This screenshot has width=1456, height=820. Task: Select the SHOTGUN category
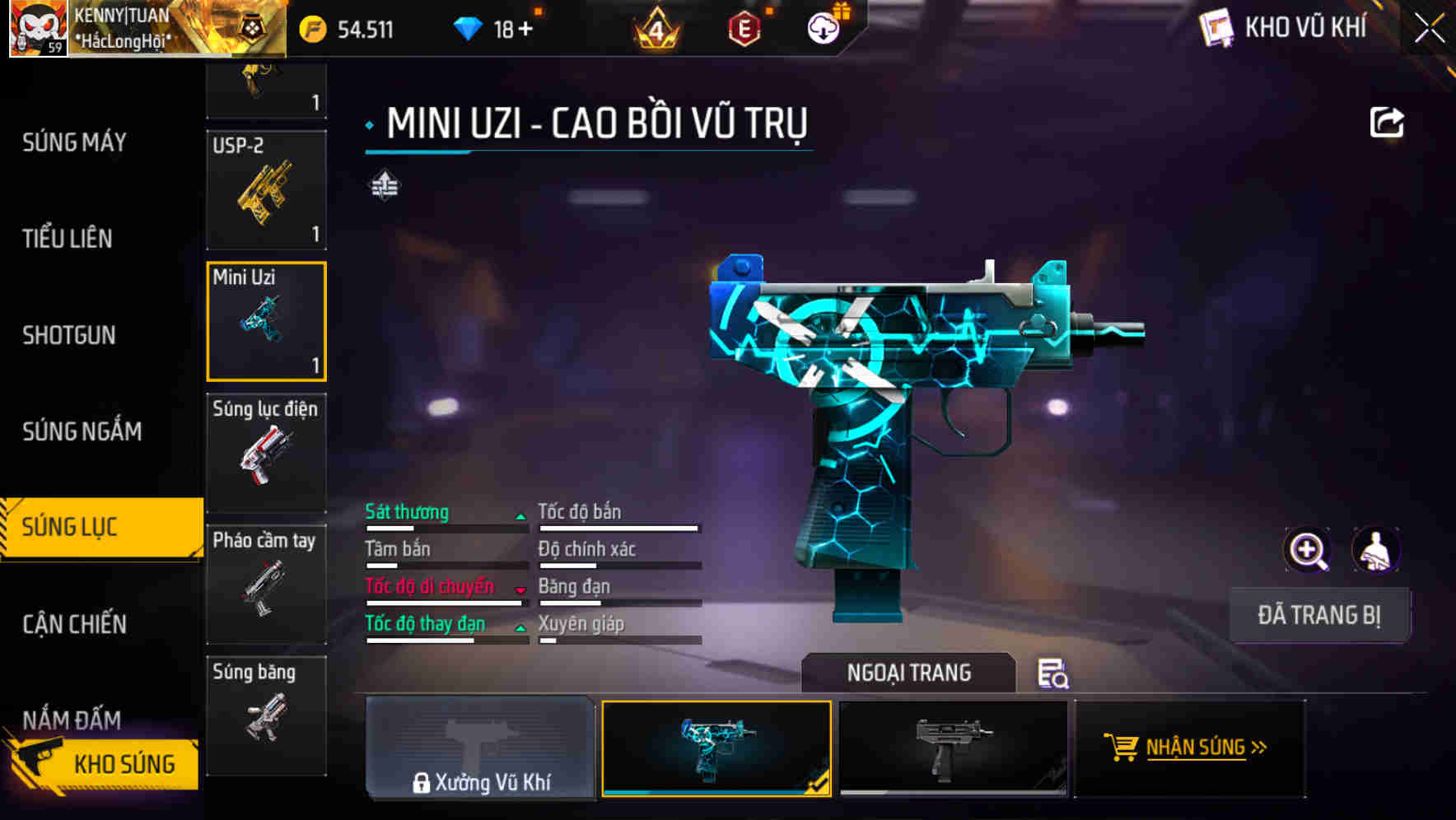(69, 335)
